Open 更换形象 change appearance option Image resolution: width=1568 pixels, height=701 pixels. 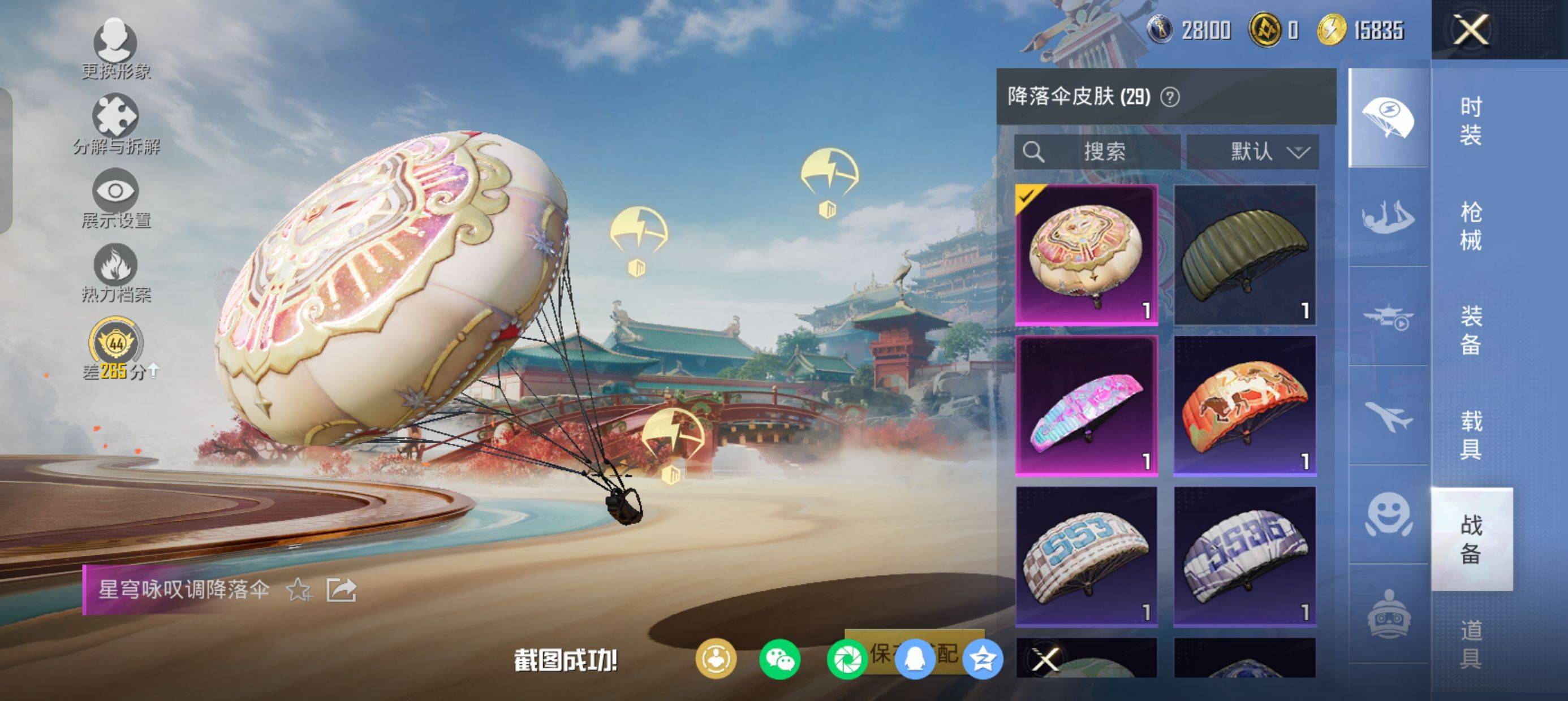point(115,50)
